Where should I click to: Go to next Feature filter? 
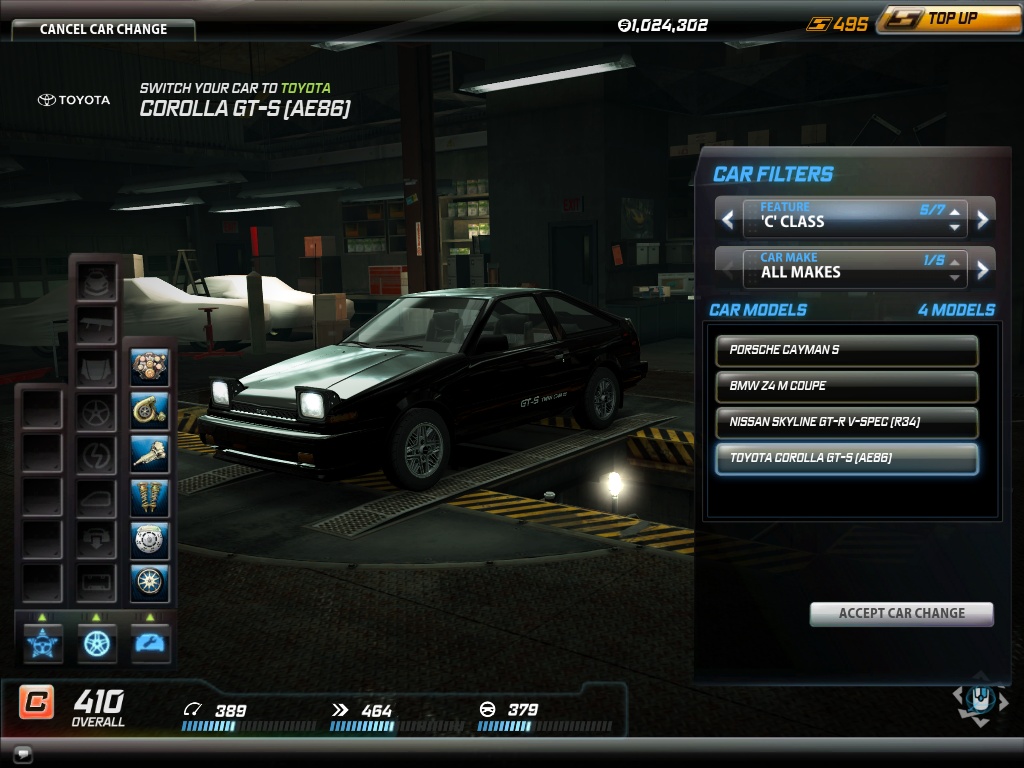(983, 219)
